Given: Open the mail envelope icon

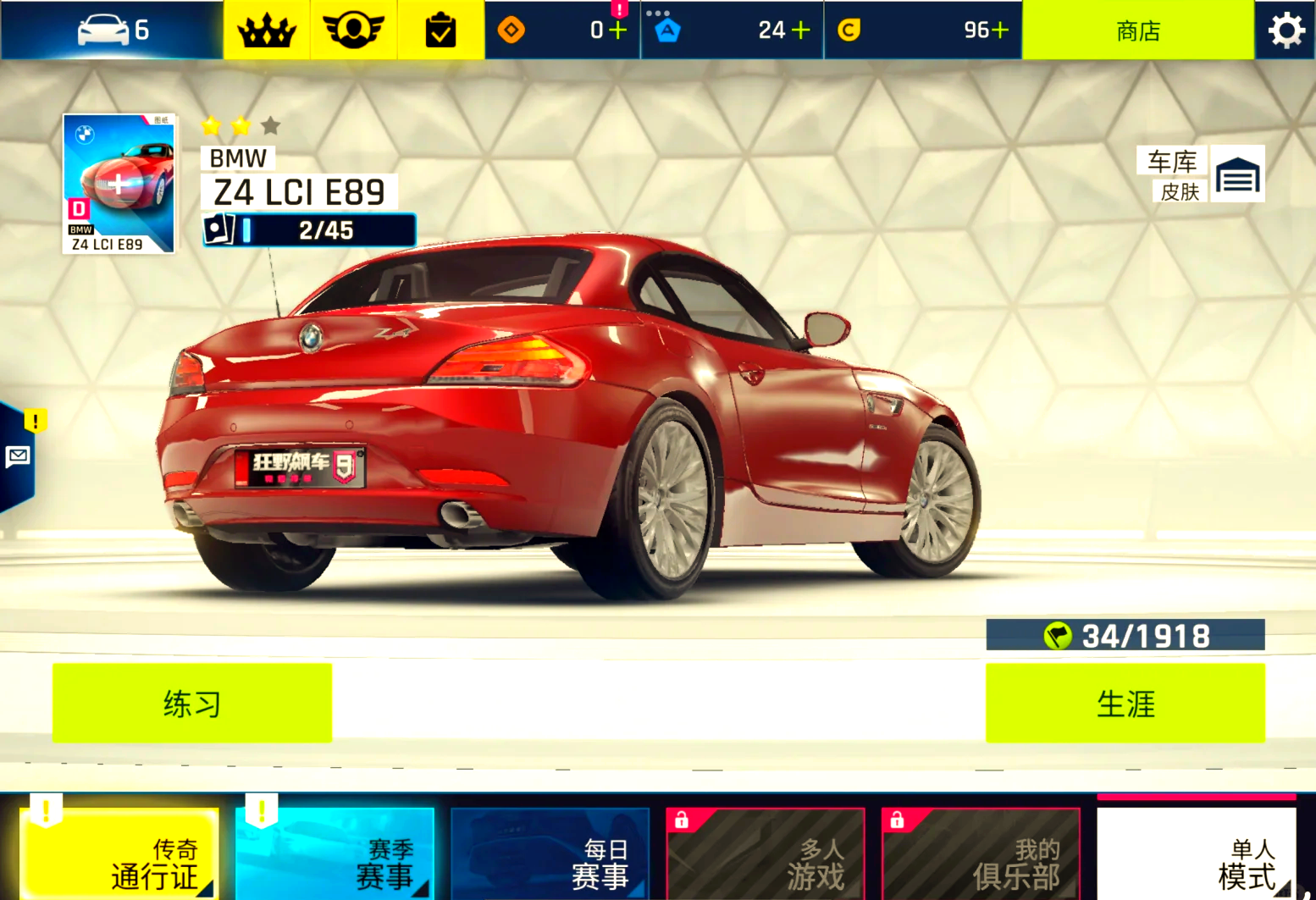Looking at the screenshot, I should (18, 457).
